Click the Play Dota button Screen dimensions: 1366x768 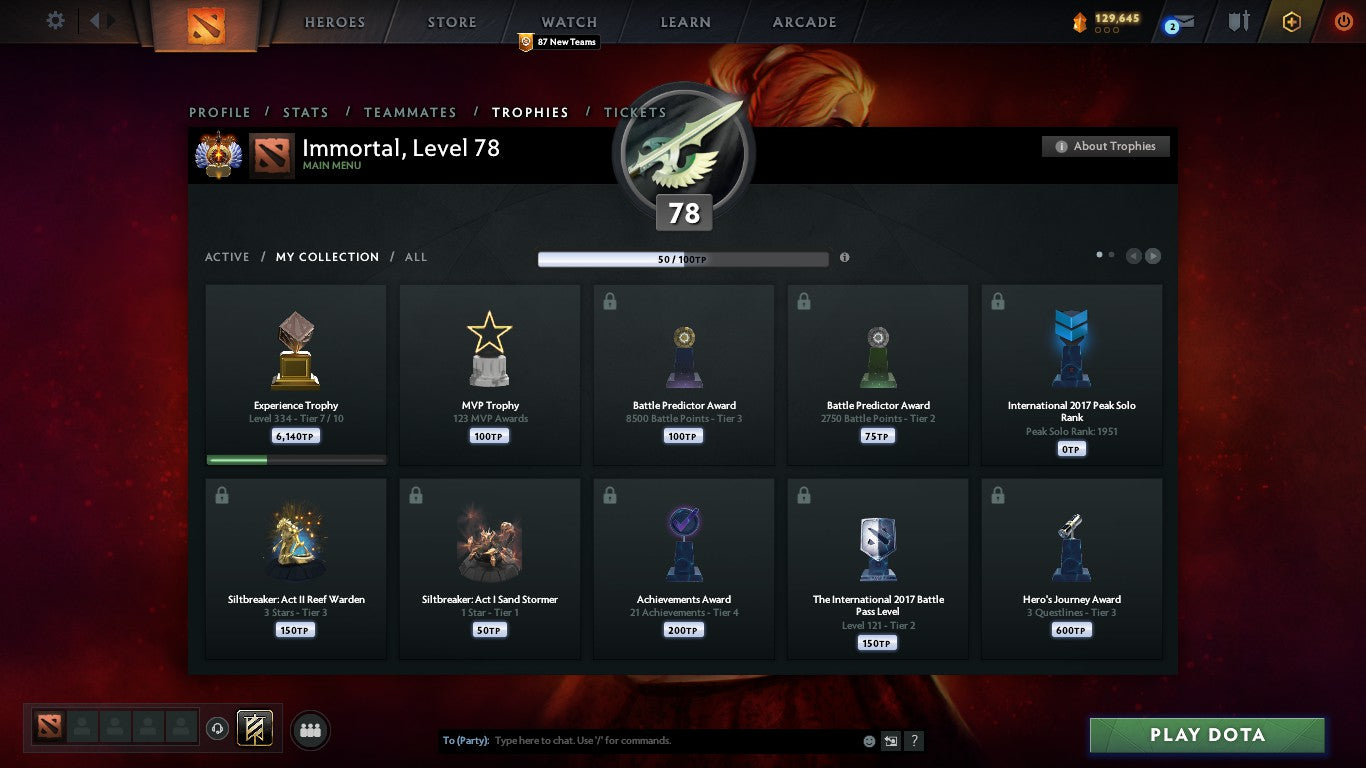click(1207, 734)
